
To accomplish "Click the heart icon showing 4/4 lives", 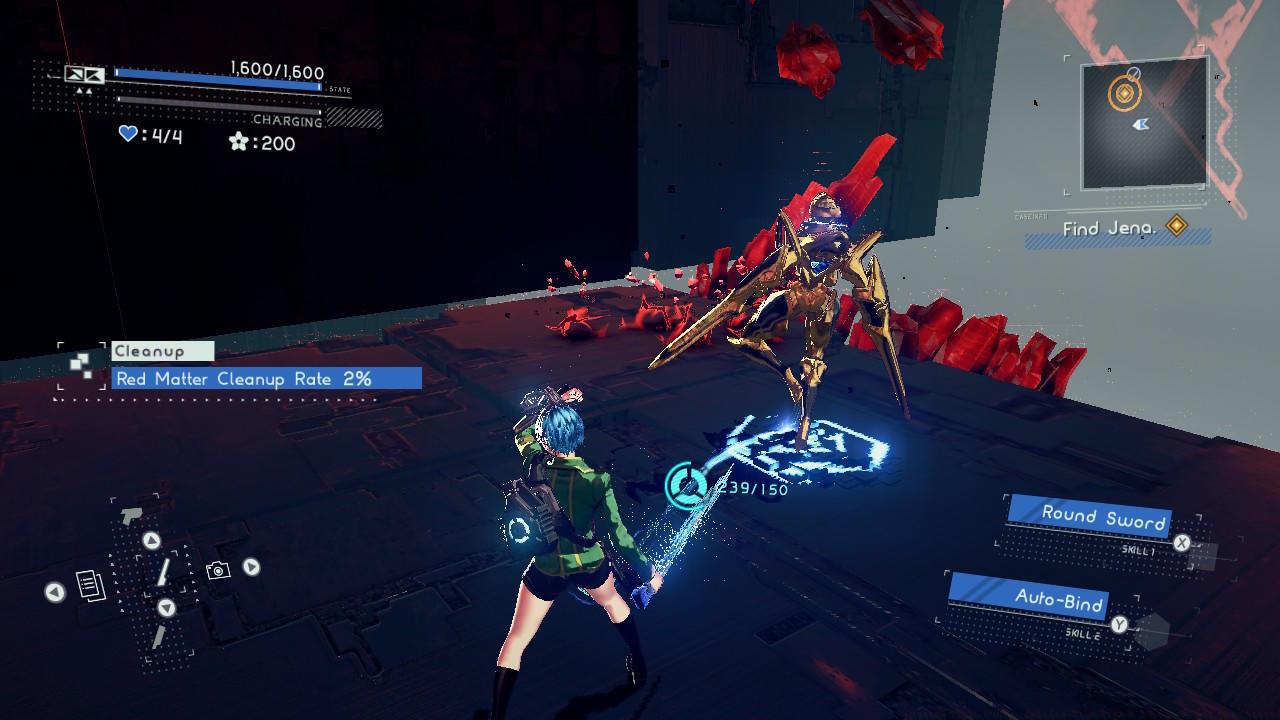I will click(128, 134).
